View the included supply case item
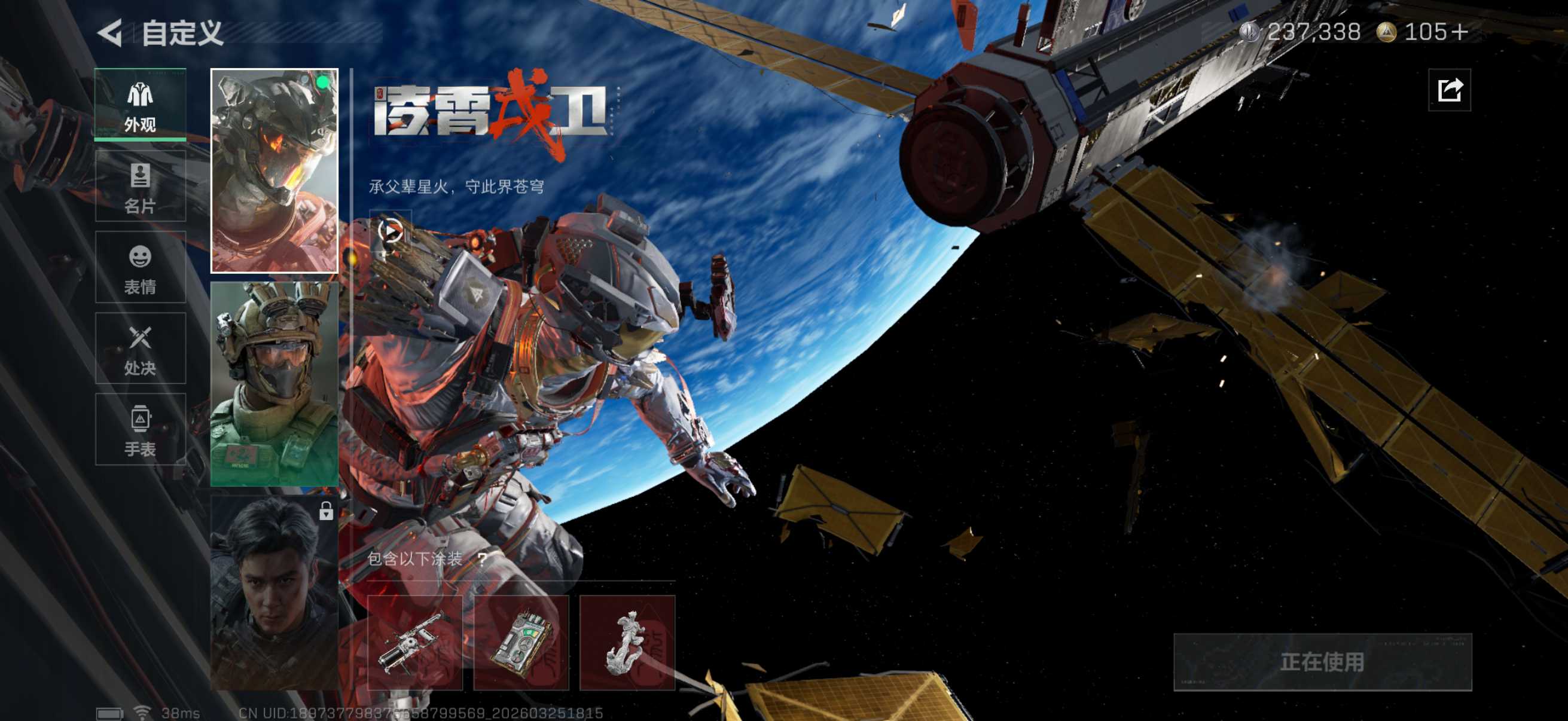1568x721 pixels. (x=521, y=643)
